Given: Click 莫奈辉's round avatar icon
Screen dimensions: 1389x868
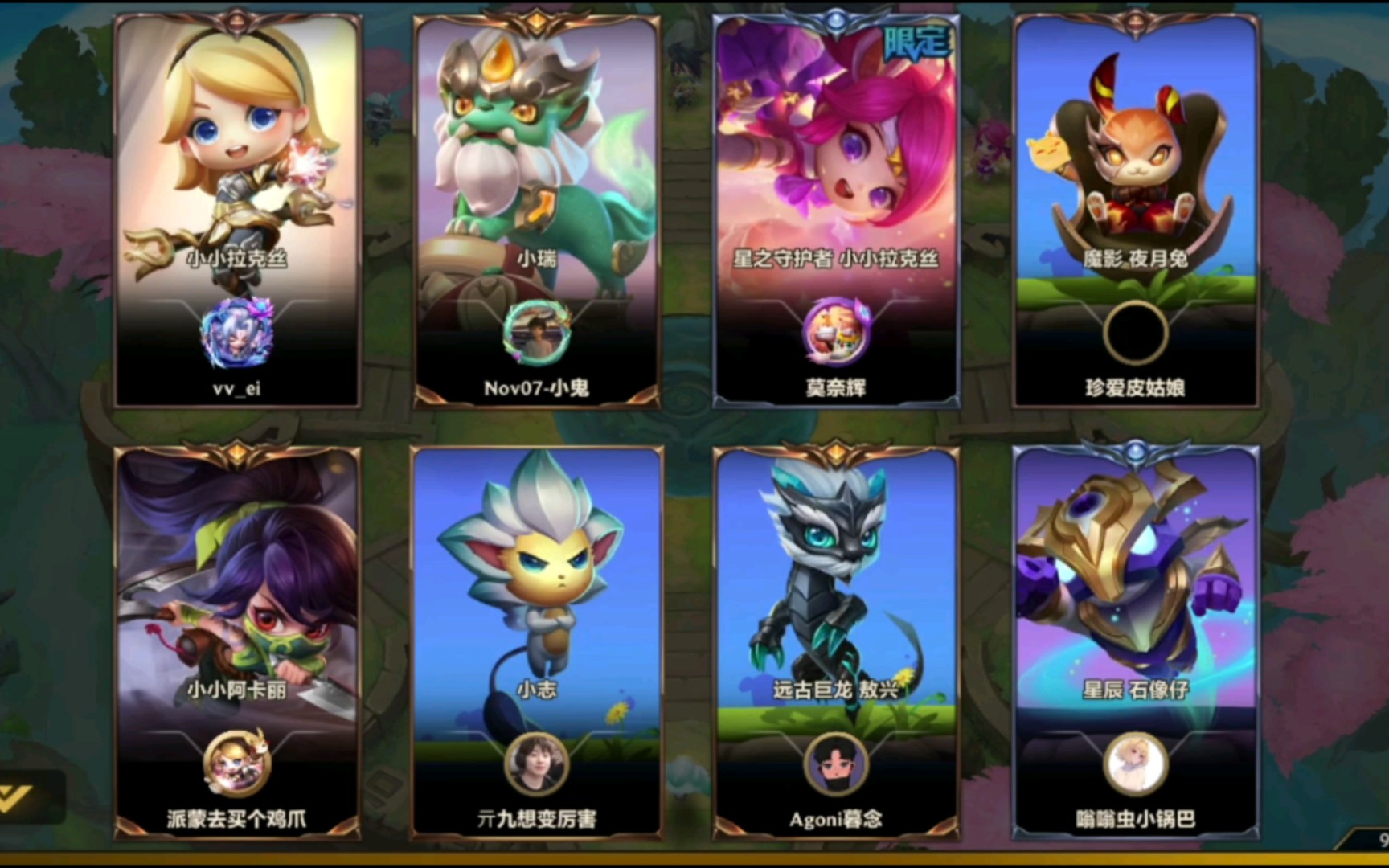Looking at the screenshot, I should (x=836, y=333).
